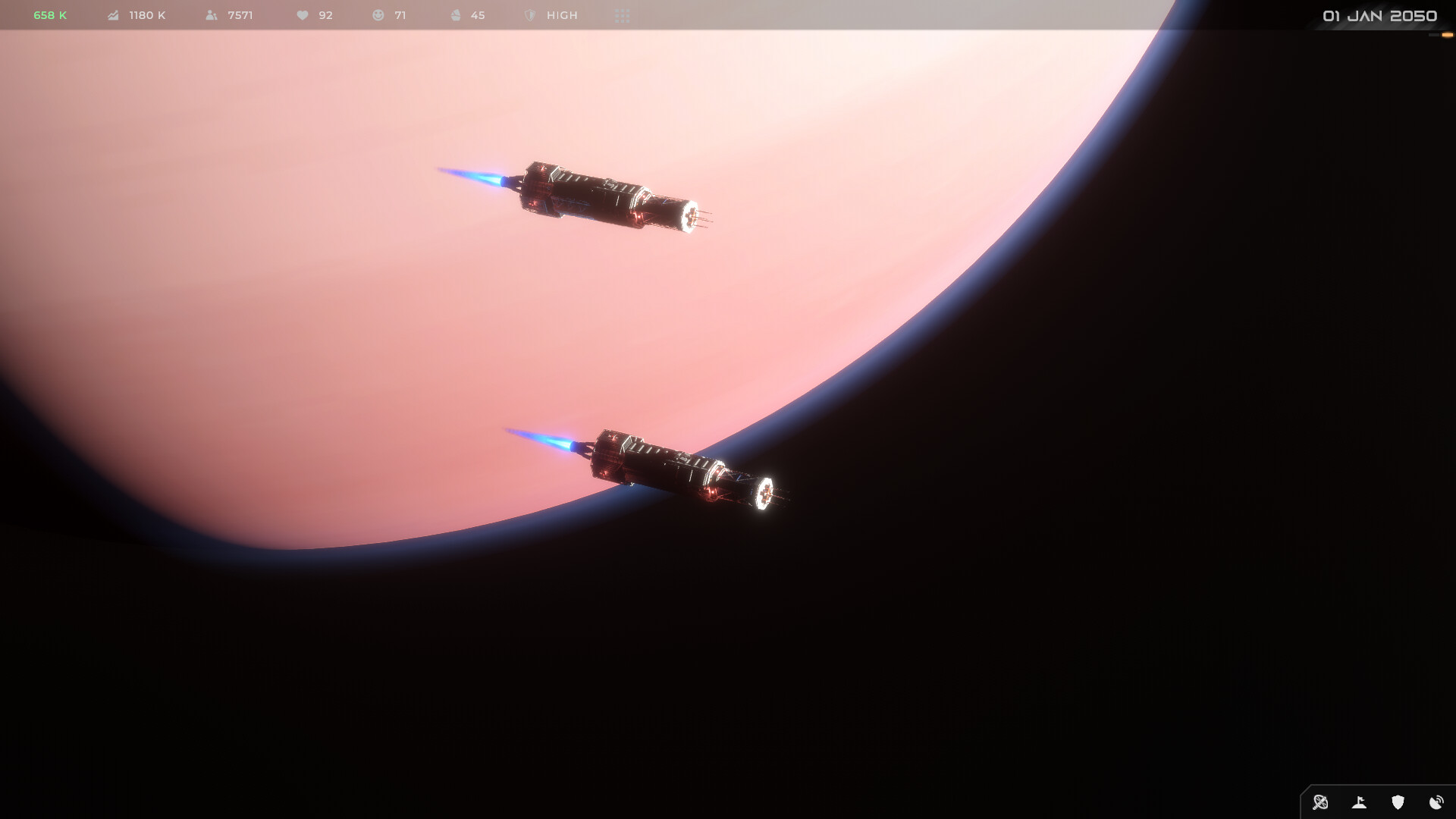Screen dimensions: 1456x819
Task: Toggle the defense shield icon bottom right
Action: (x=1398, y=803)
